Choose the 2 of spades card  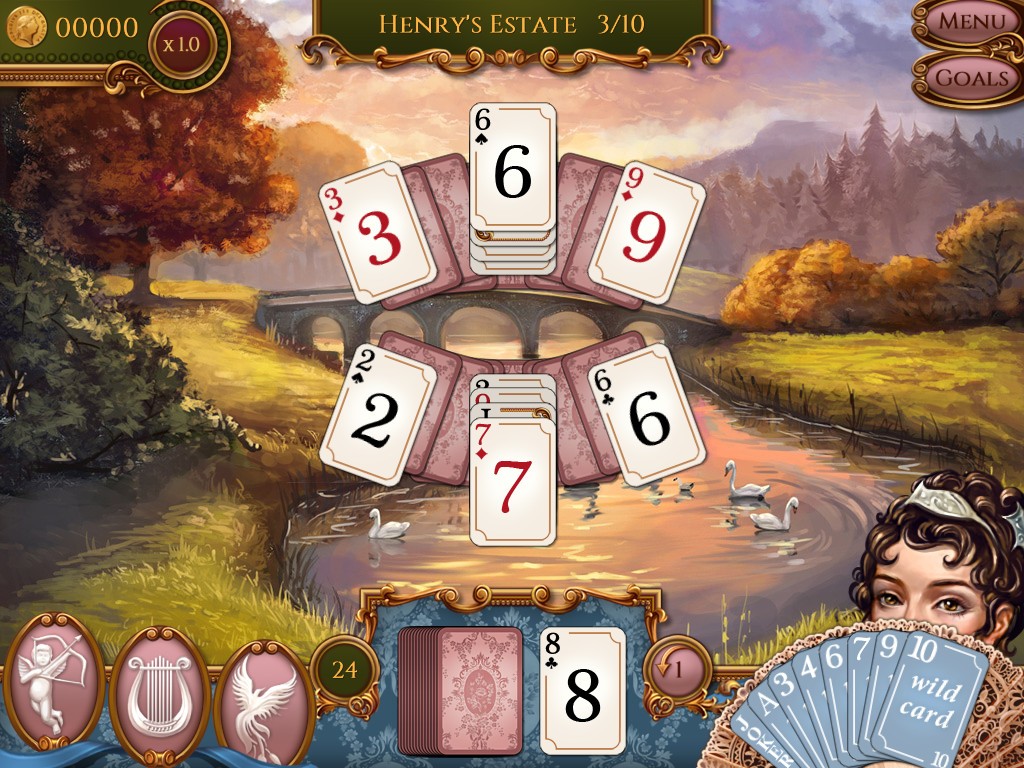[x=377, y=413]
